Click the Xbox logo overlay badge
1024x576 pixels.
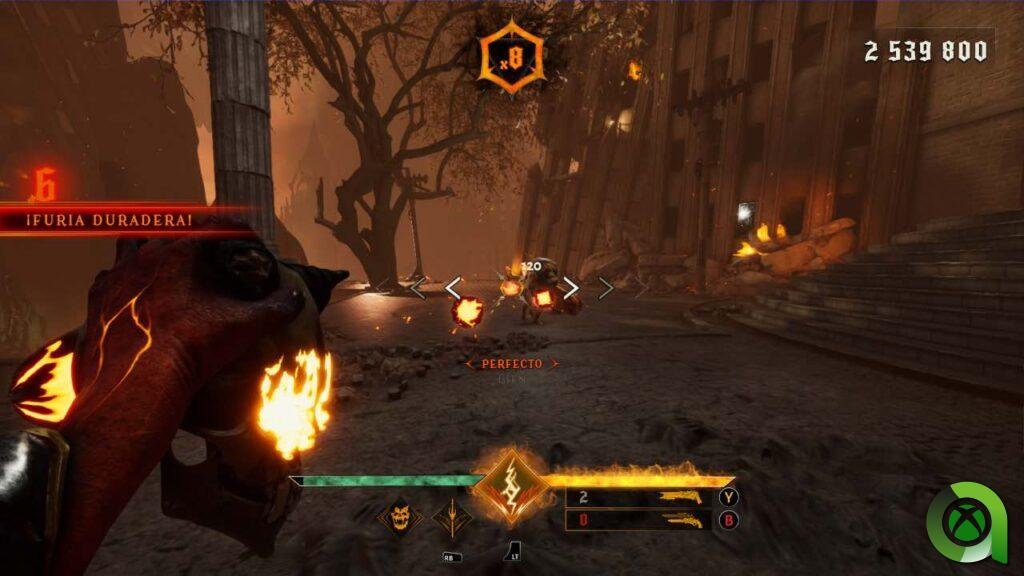(966, 522)
